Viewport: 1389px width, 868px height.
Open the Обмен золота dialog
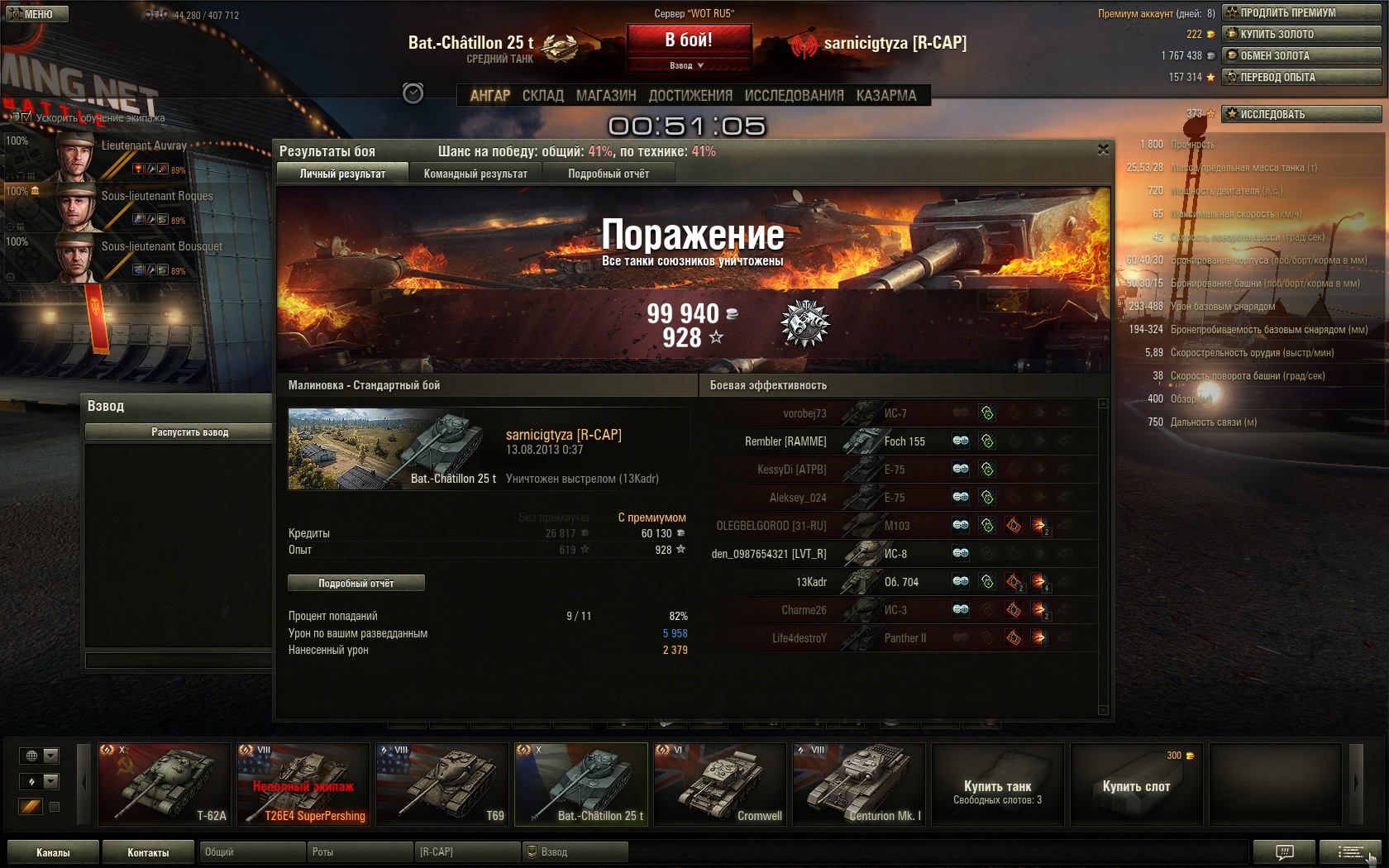click(x=1301, y=55)
